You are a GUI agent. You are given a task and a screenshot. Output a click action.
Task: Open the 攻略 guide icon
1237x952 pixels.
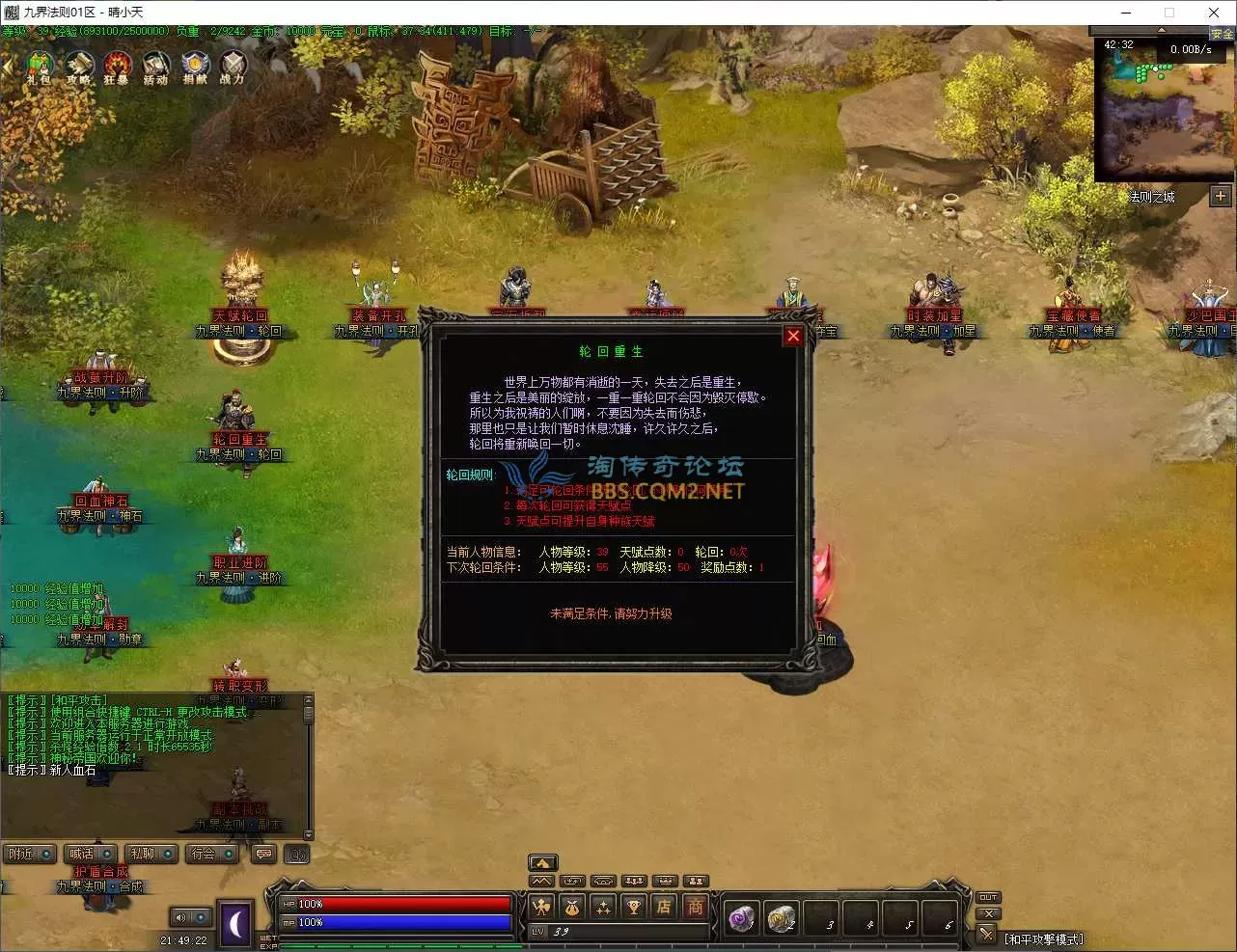[x=78, y=68]
